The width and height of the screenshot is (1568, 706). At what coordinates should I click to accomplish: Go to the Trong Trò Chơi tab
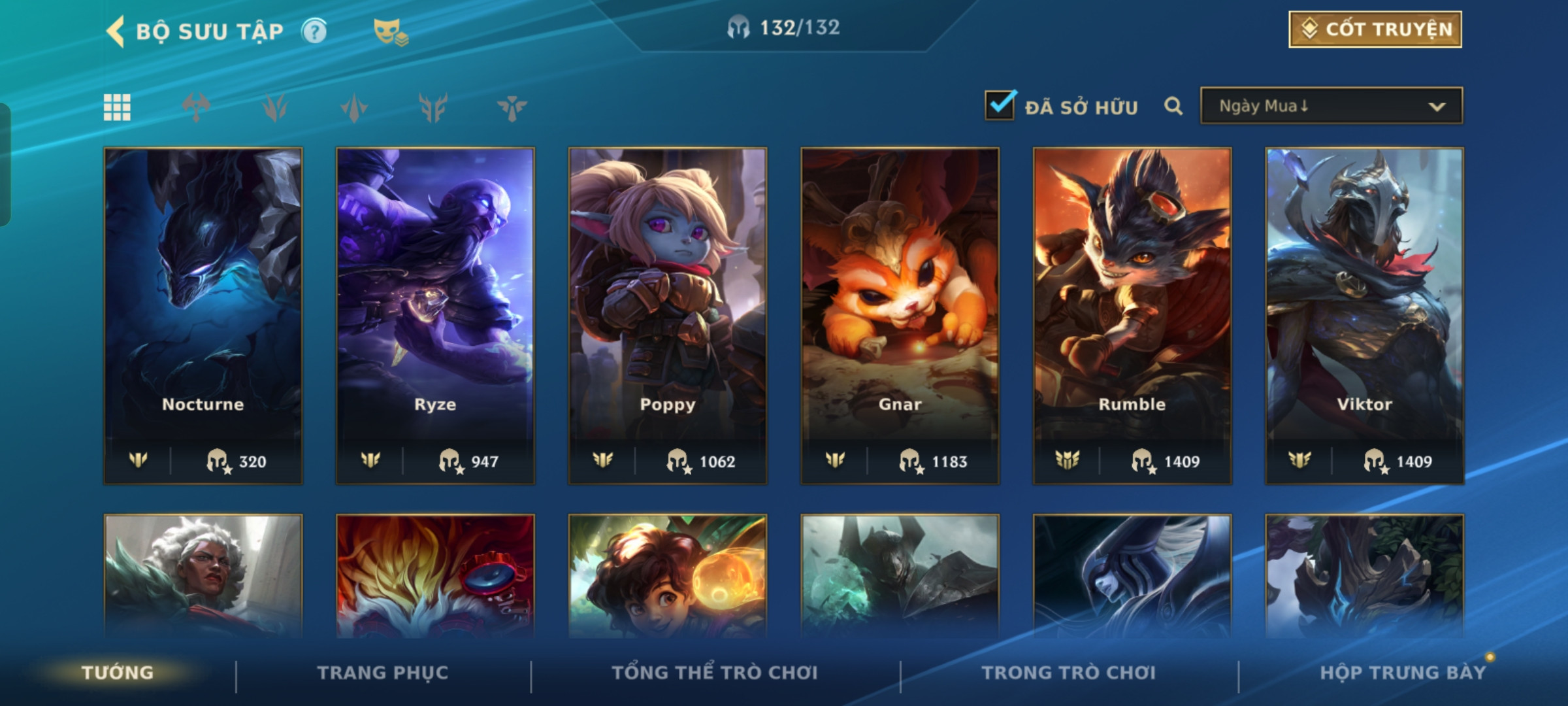(x=1069, y=673)
